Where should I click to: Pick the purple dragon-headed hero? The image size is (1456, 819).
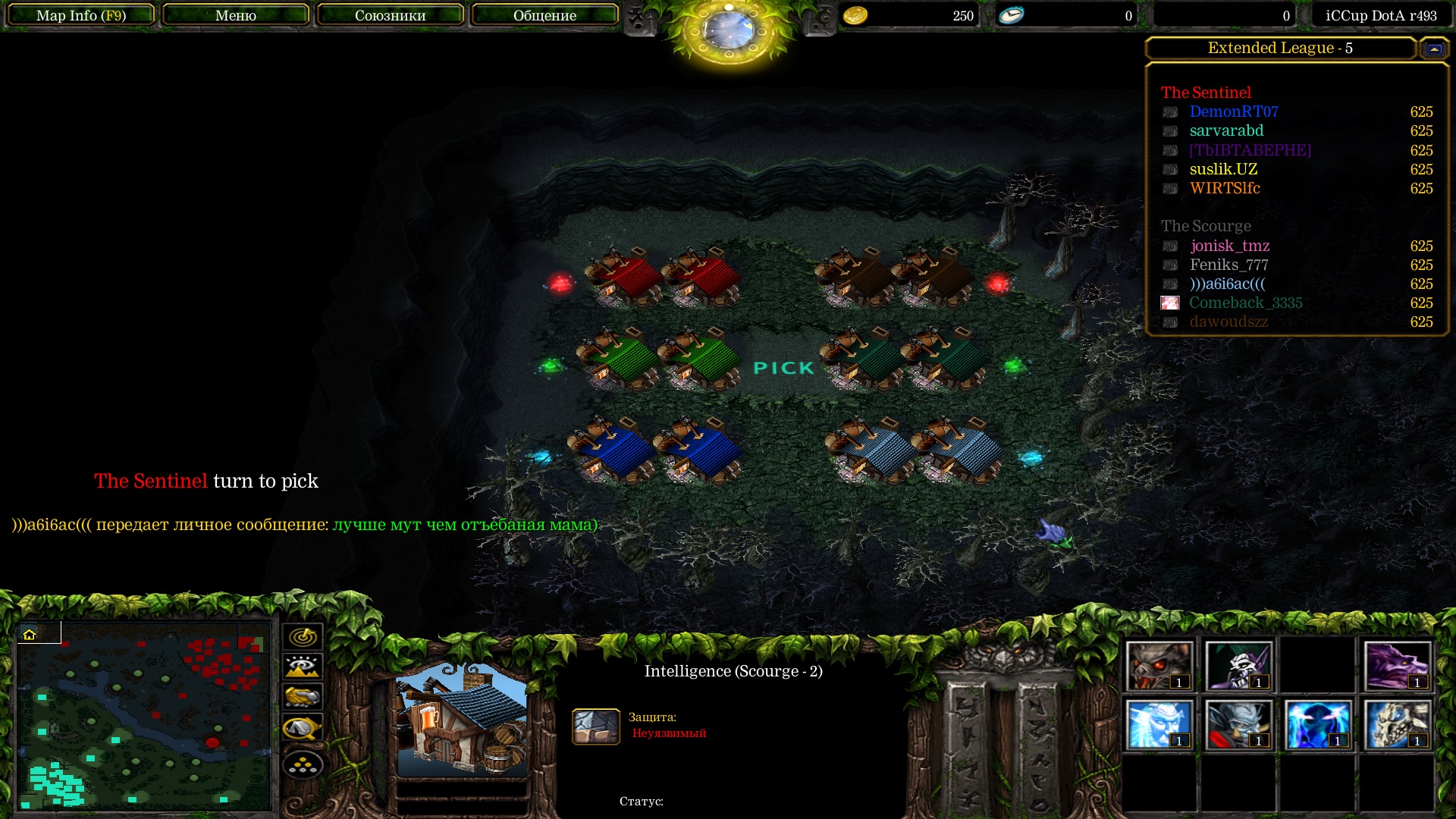point(1397,666)
